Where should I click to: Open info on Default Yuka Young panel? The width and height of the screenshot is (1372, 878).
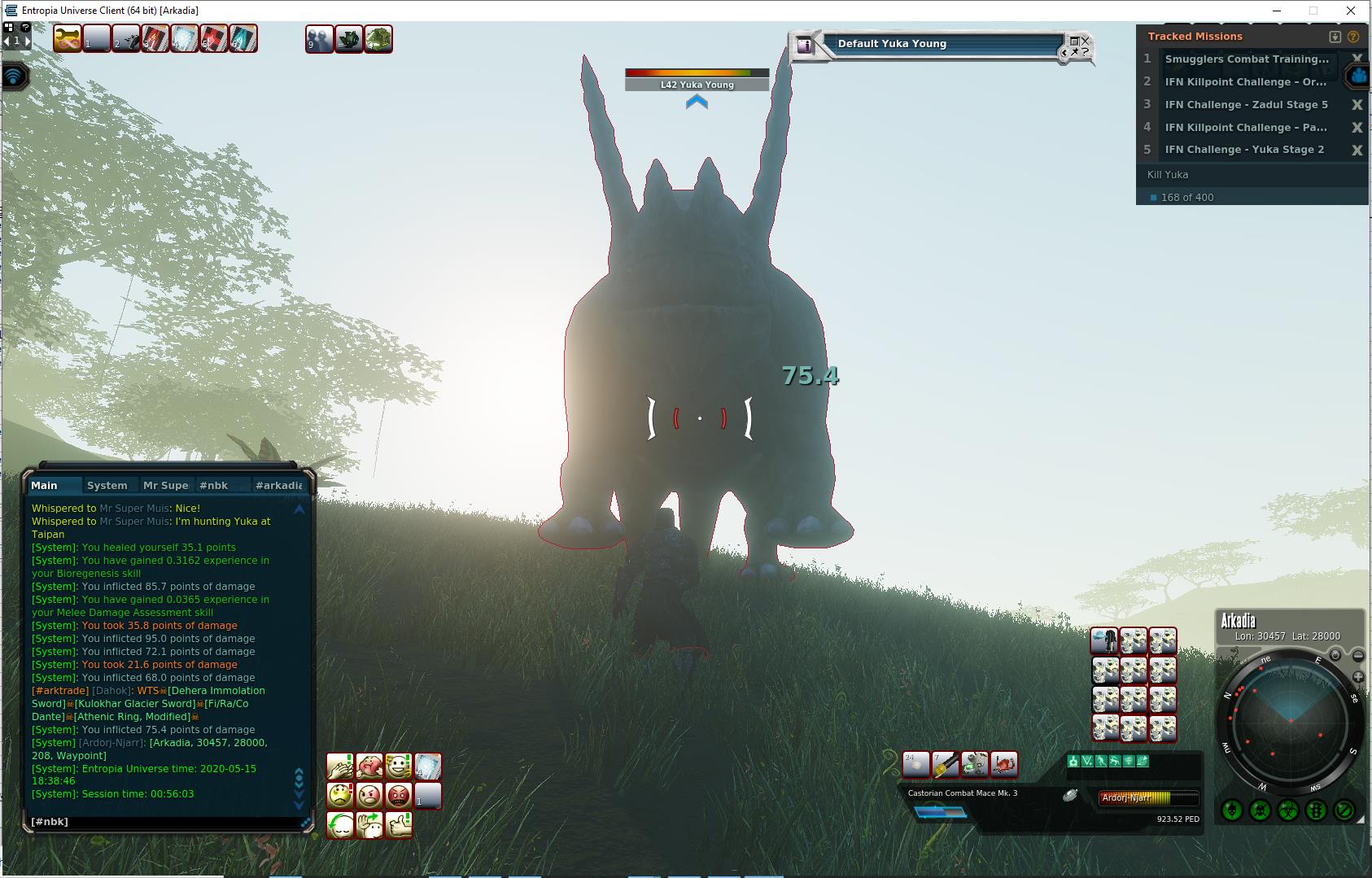click(805, 46)
